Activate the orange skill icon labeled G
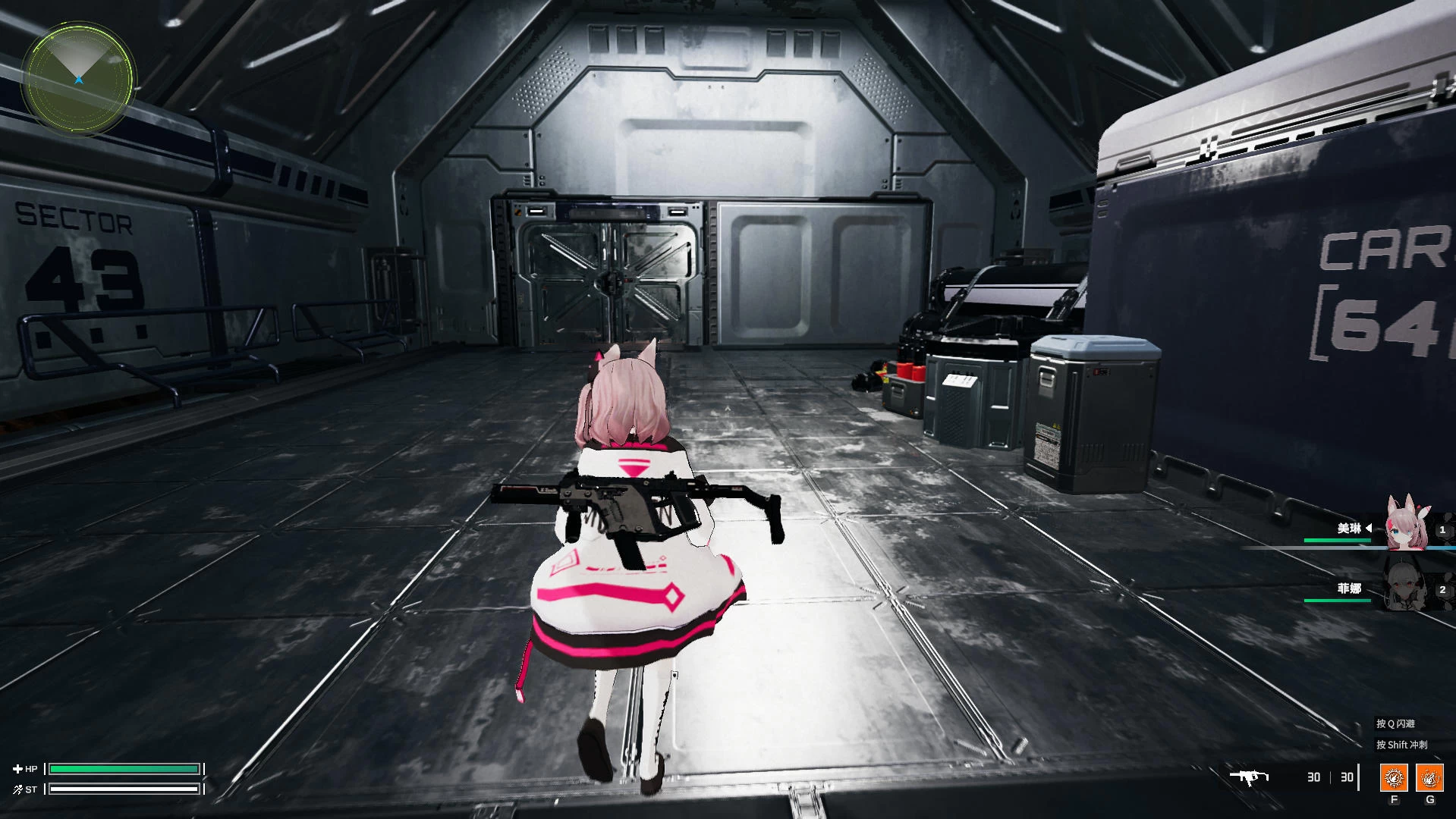The height and width of the screenshot is (819, 1456). click(x=1429, y=777)
